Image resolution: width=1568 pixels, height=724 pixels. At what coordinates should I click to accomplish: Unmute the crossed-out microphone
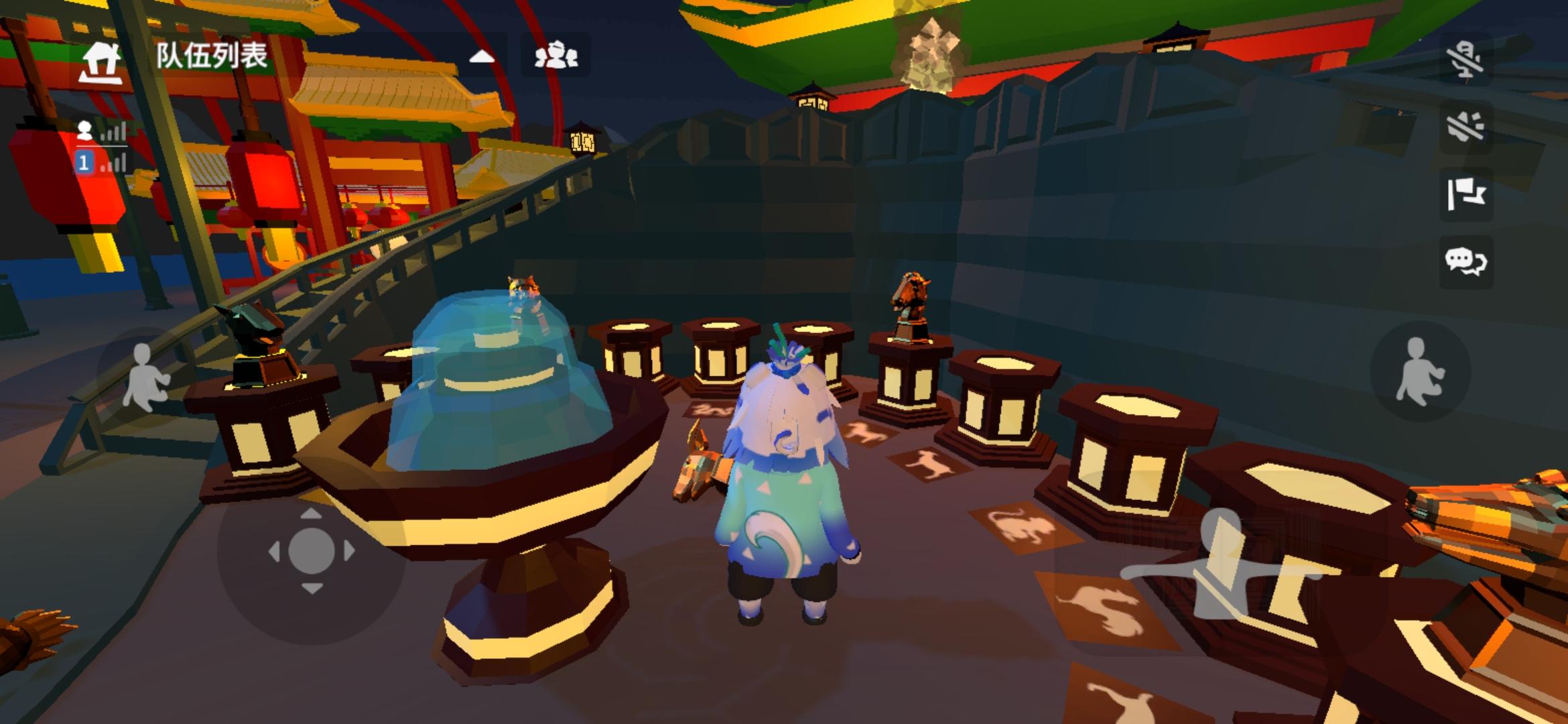click(x=1467, y=60)
